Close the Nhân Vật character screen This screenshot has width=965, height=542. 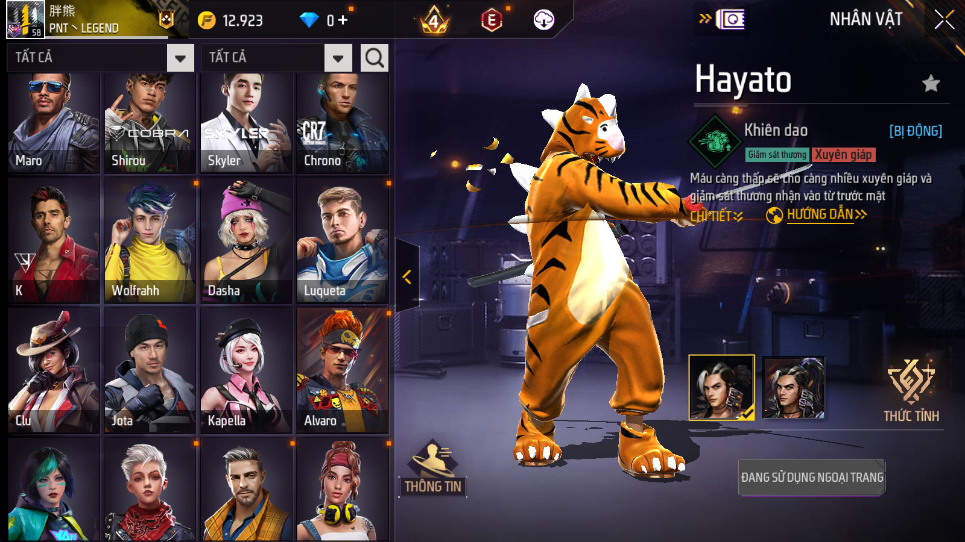point(943,19)
